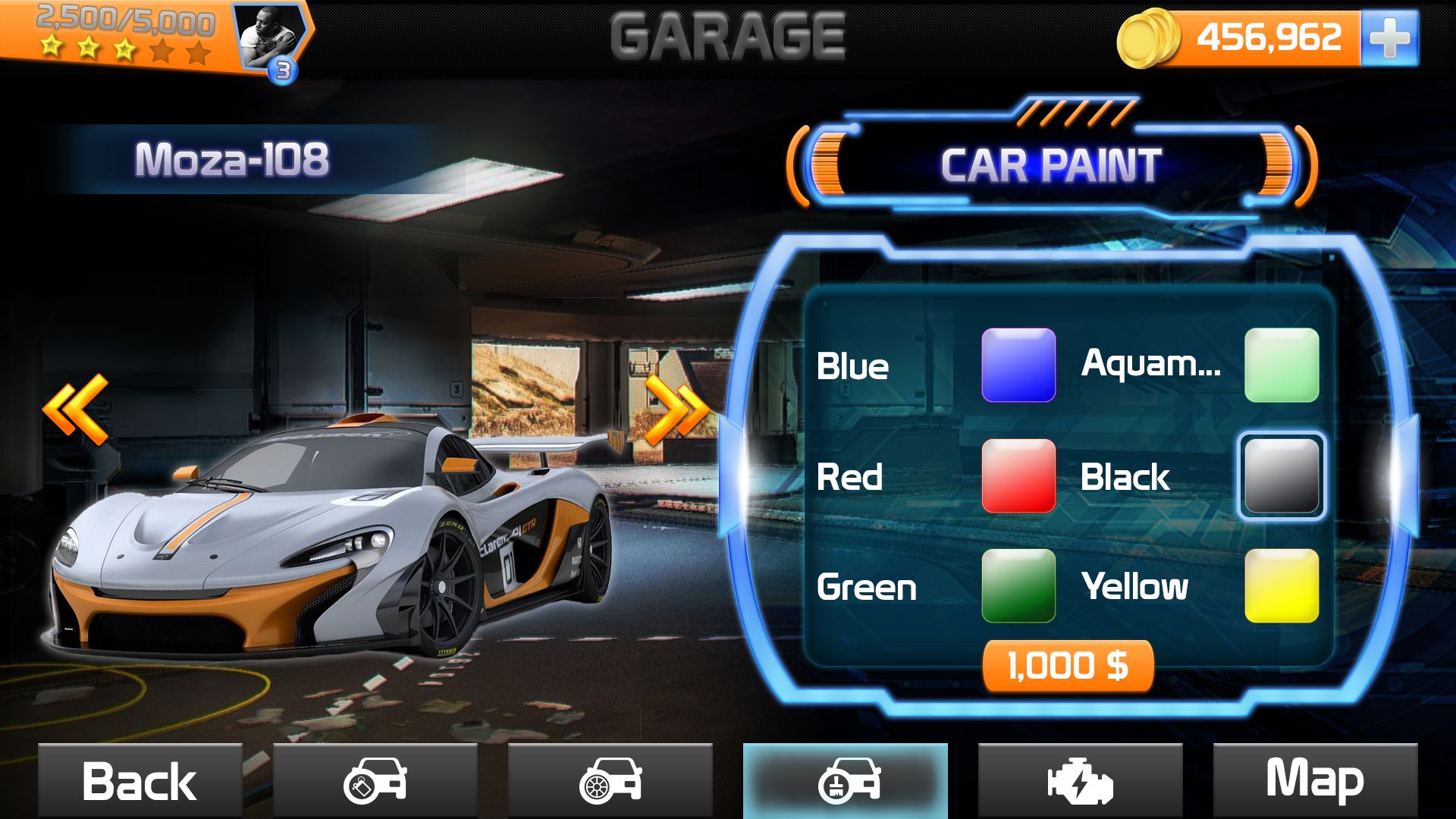The image size is (1456, 819).
Task: Apply the green paint swatch
Action: click(x=1018, y=586)
